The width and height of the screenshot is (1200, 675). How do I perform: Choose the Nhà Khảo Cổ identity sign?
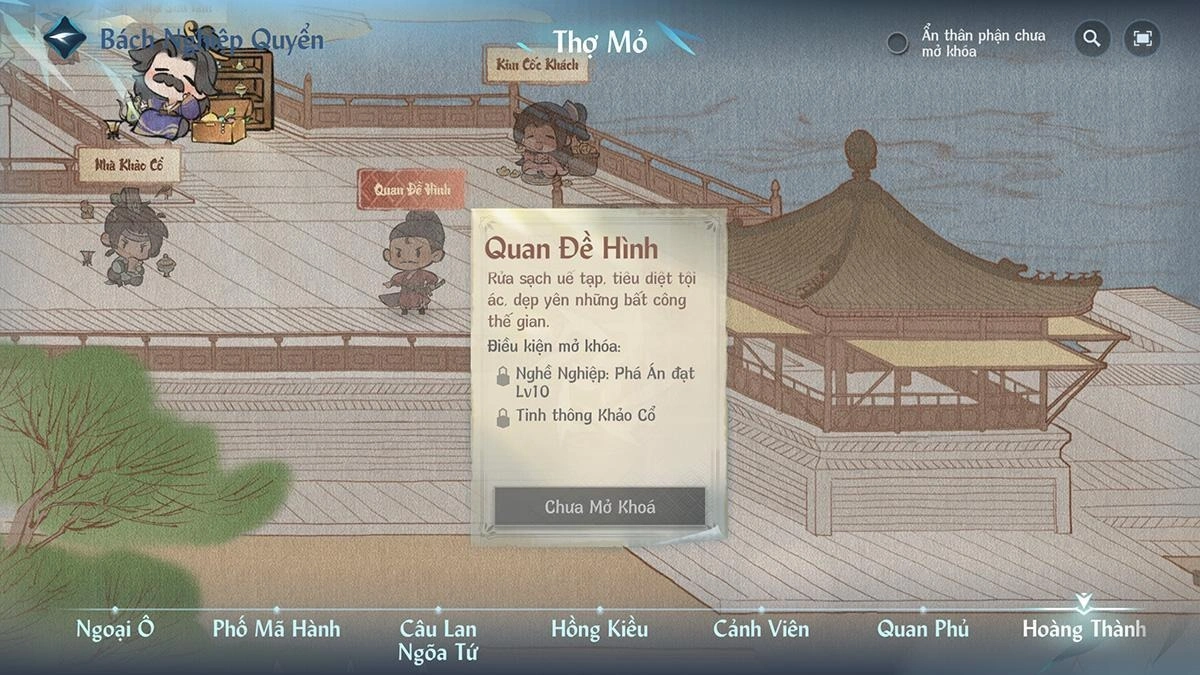[129, 165]
